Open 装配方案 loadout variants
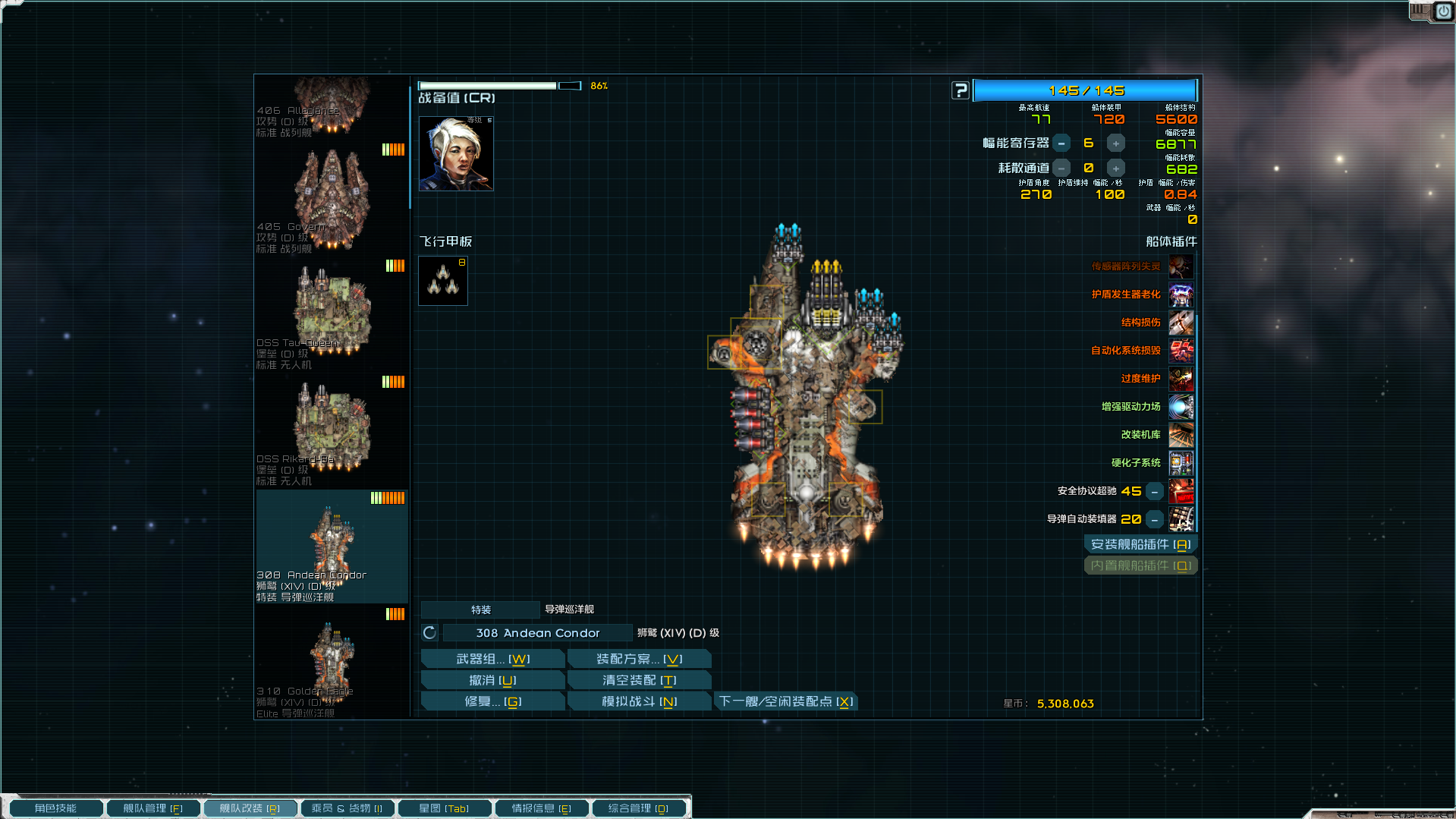 pos(639,659)
